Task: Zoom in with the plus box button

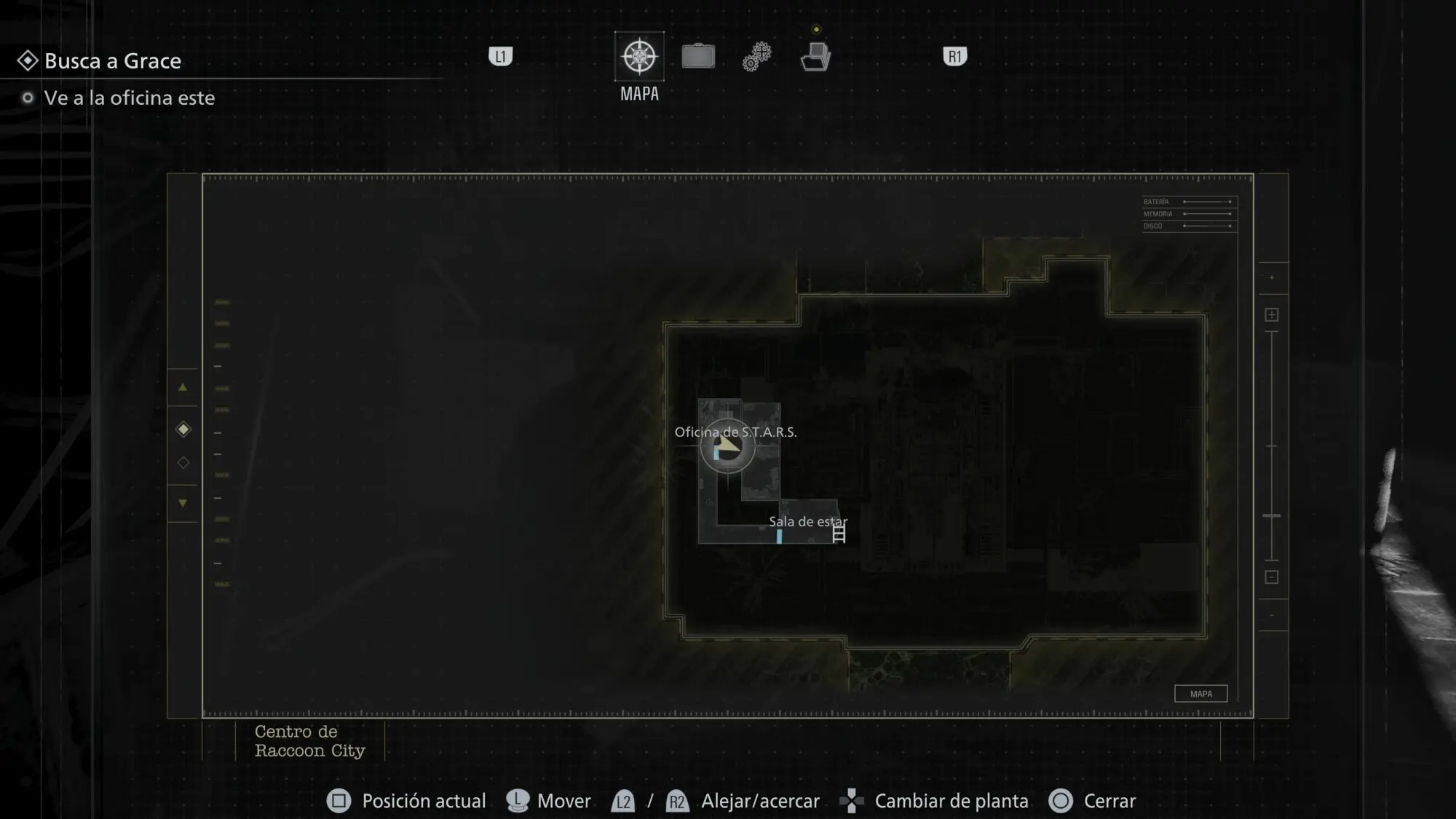Action: click(1272, 314)
